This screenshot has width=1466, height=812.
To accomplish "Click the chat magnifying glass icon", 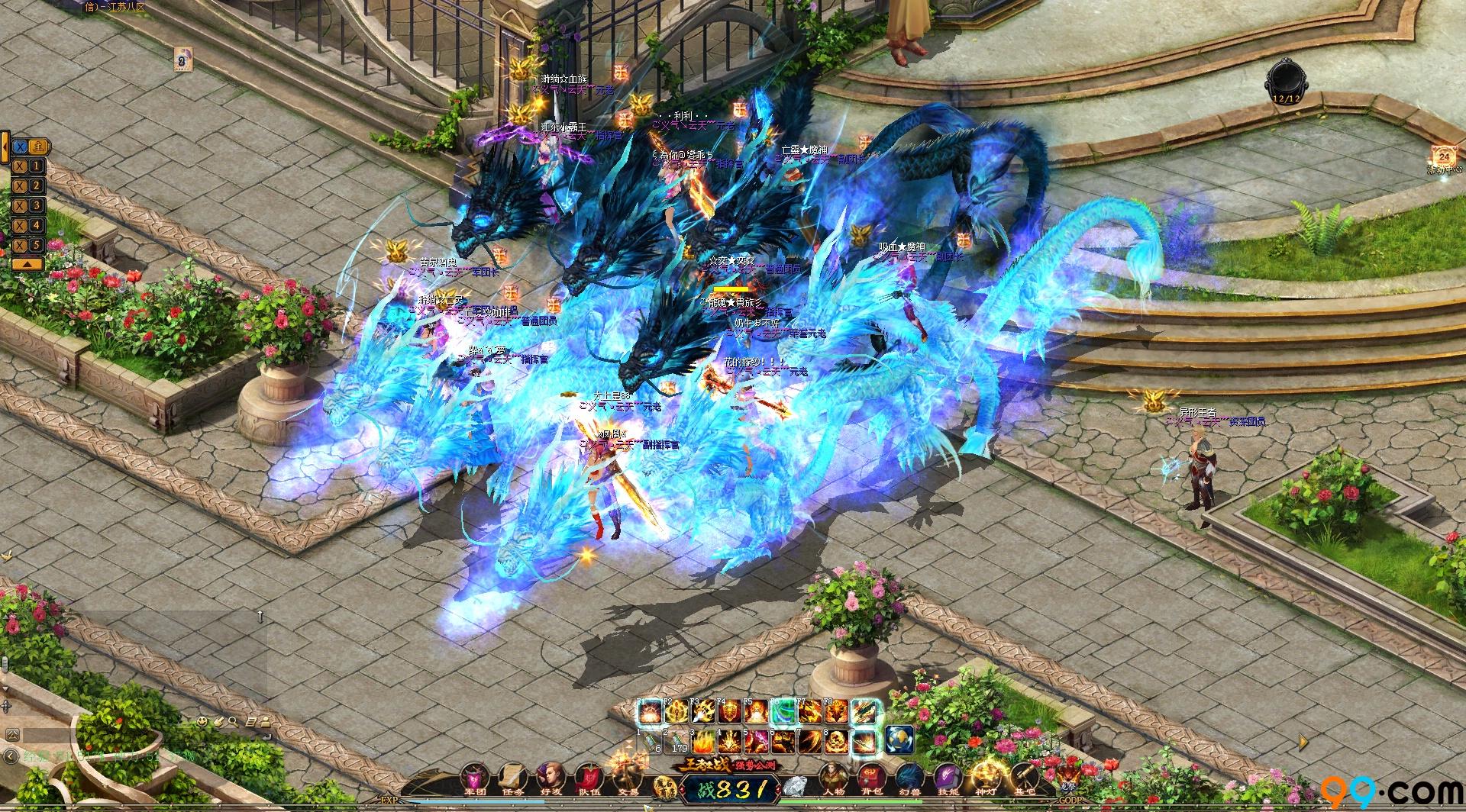I will (x=234, y=720).
